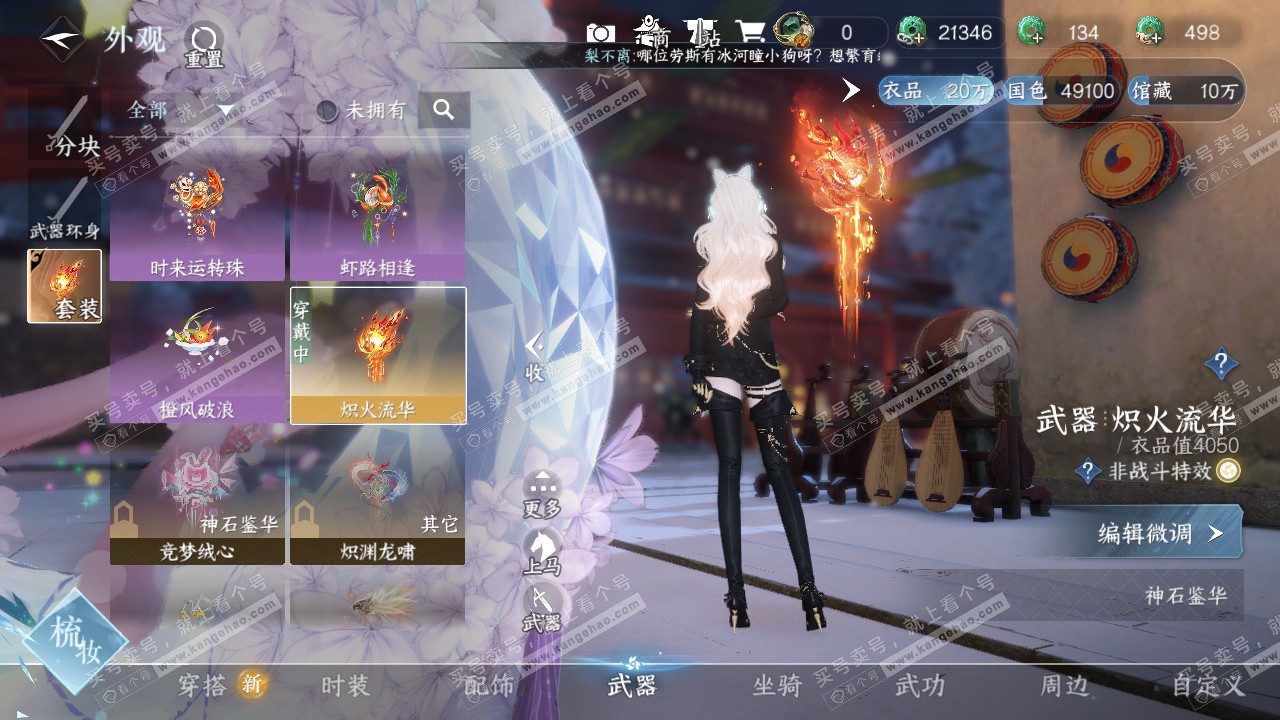The image size is (1280, 720).
Task: Open the 套装 set category
Action: (x=65, y=286)
